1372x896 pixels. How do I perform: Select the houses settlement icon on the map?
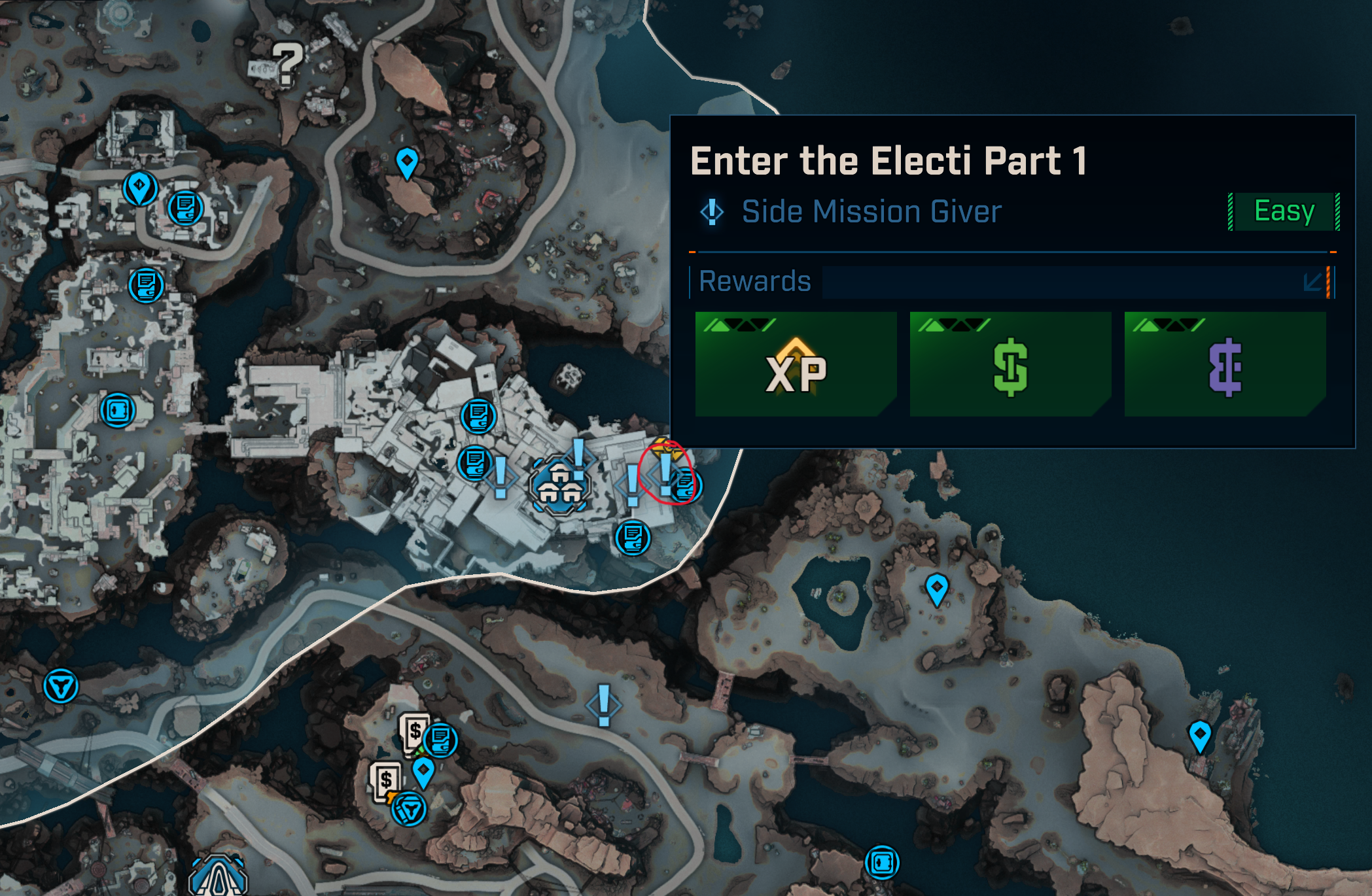coord(559,485)
